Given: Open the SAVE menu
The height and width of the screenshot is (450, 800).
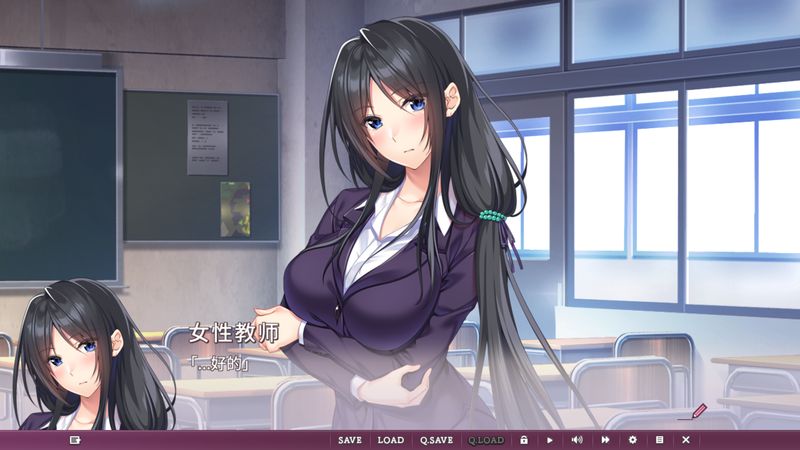Looking at the screenshot, I should pos(350,440).
